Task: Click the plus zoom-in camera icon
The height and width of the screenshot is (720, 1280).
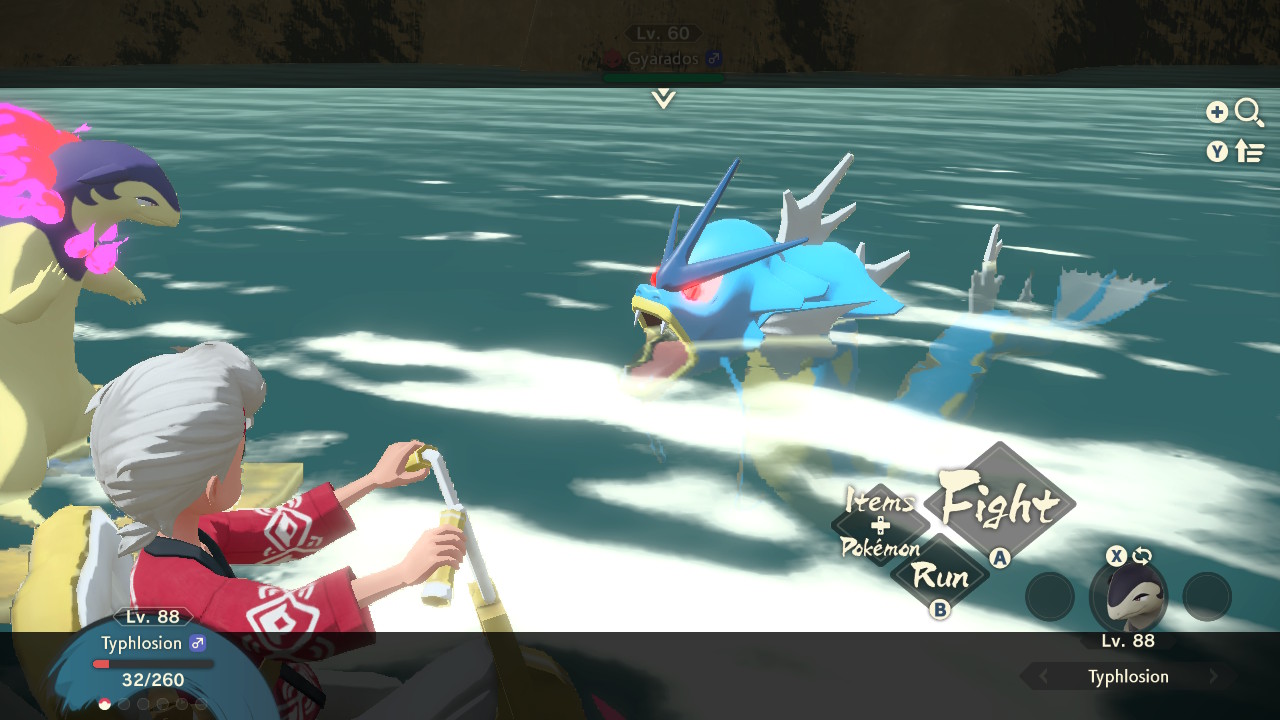Action: pos(1218,111)
